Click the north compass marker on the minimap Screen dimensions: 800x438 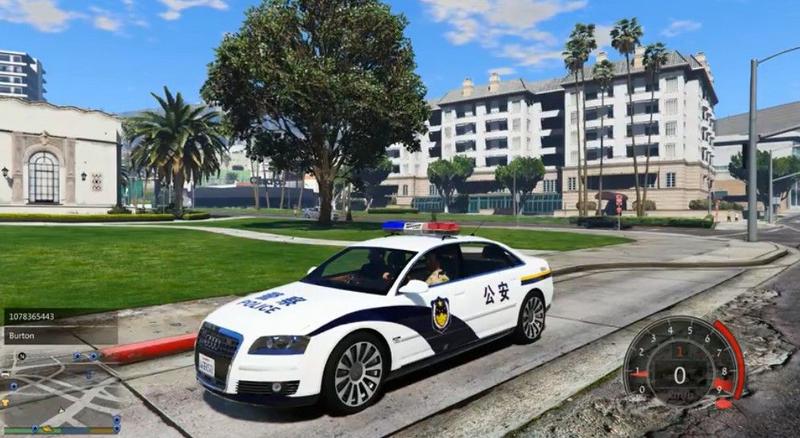point(22,356)
